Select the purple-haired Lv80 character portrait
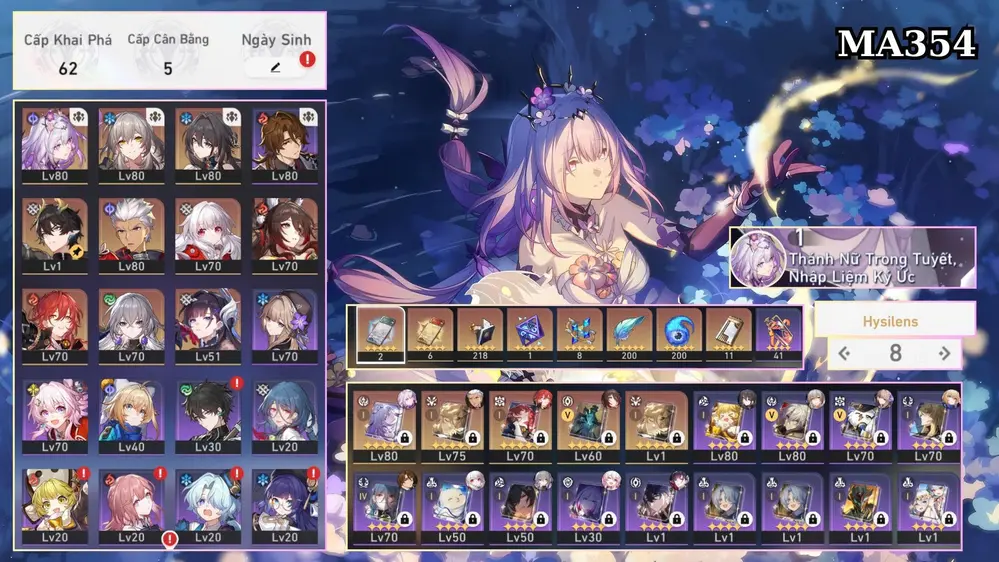Screen dimensions: 999x562 click(55, 145)
